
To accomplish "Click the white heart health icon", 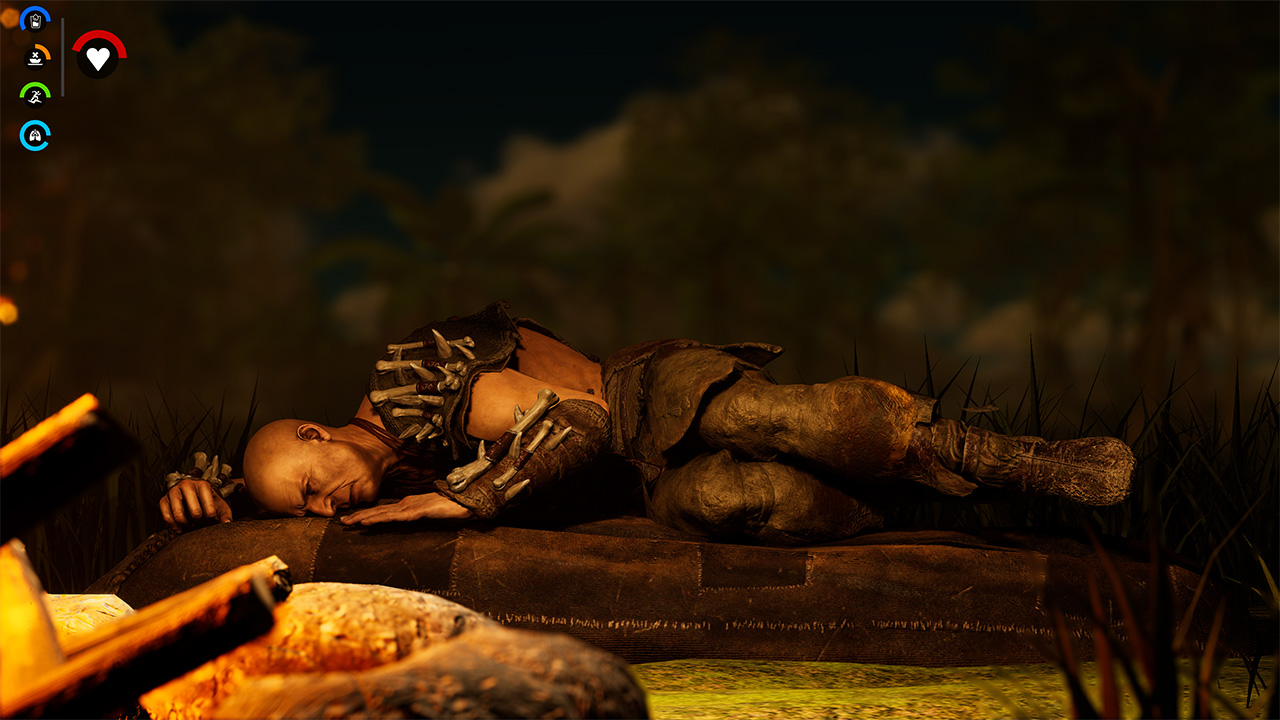I will (x=98, y=57).
